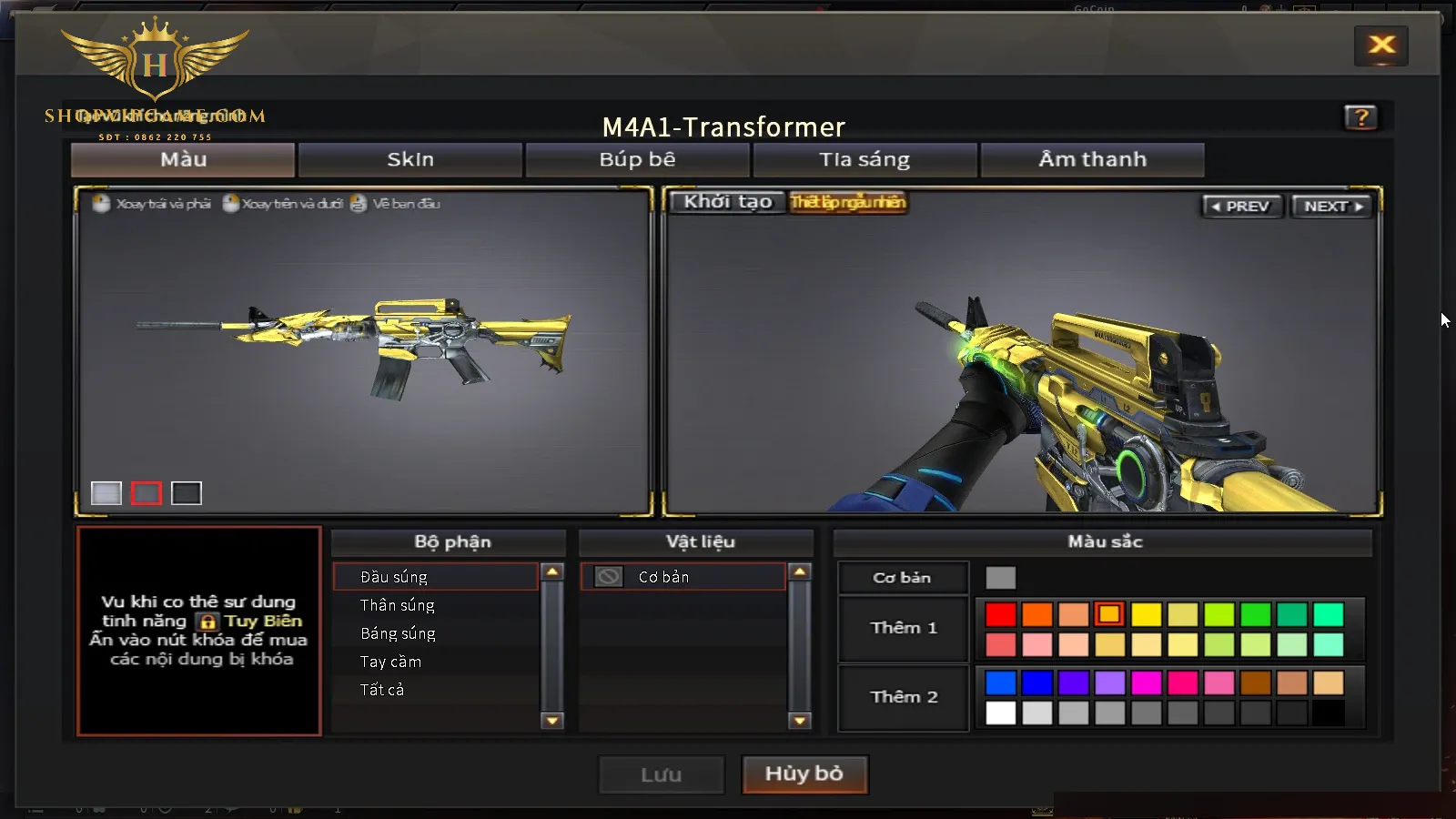Open the question mark help button
This screenshot has height=819, width=1456.
point(1360,117)
